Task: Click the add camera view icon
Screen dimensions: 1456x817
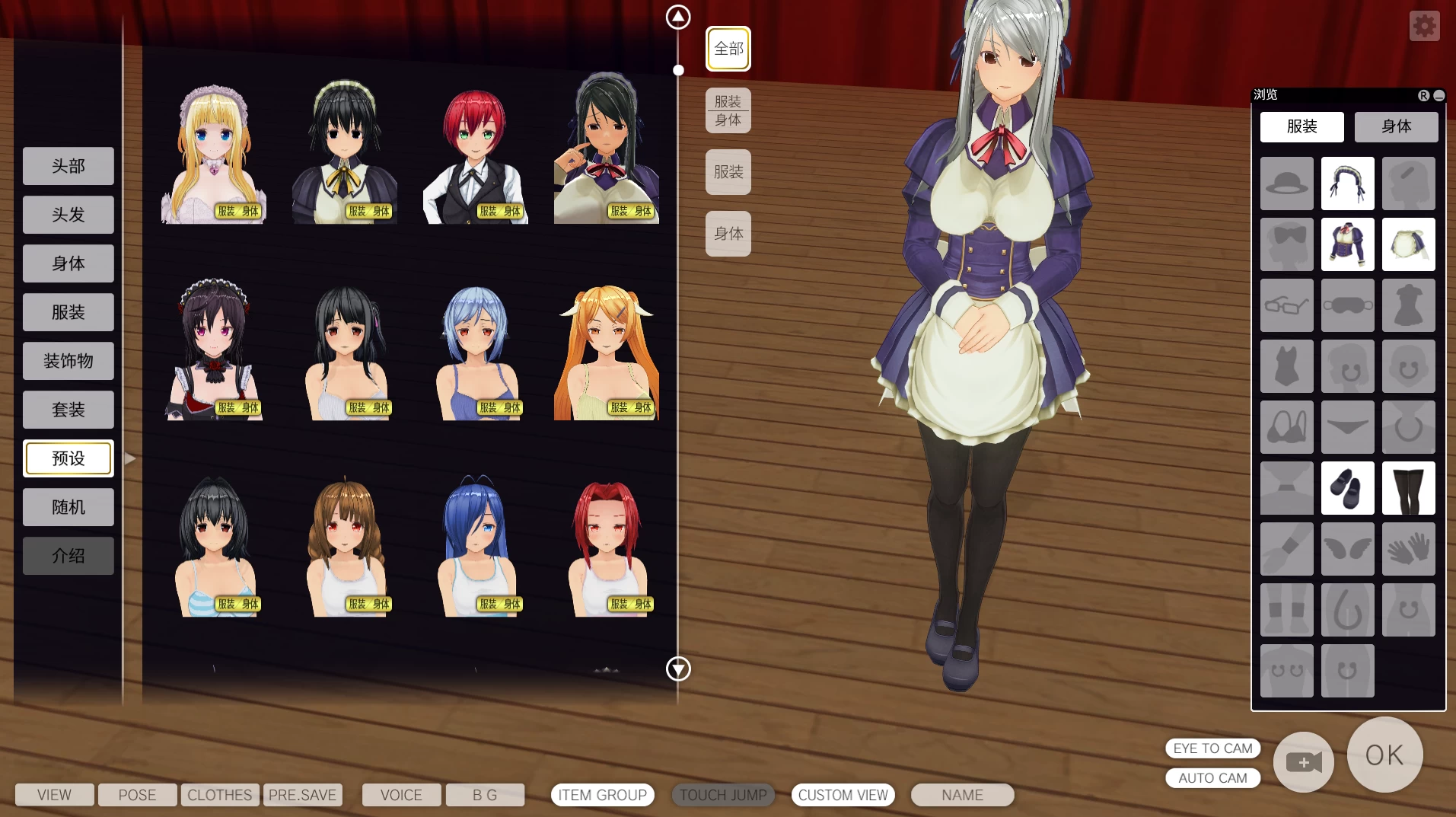Action: pos(1303,762)
